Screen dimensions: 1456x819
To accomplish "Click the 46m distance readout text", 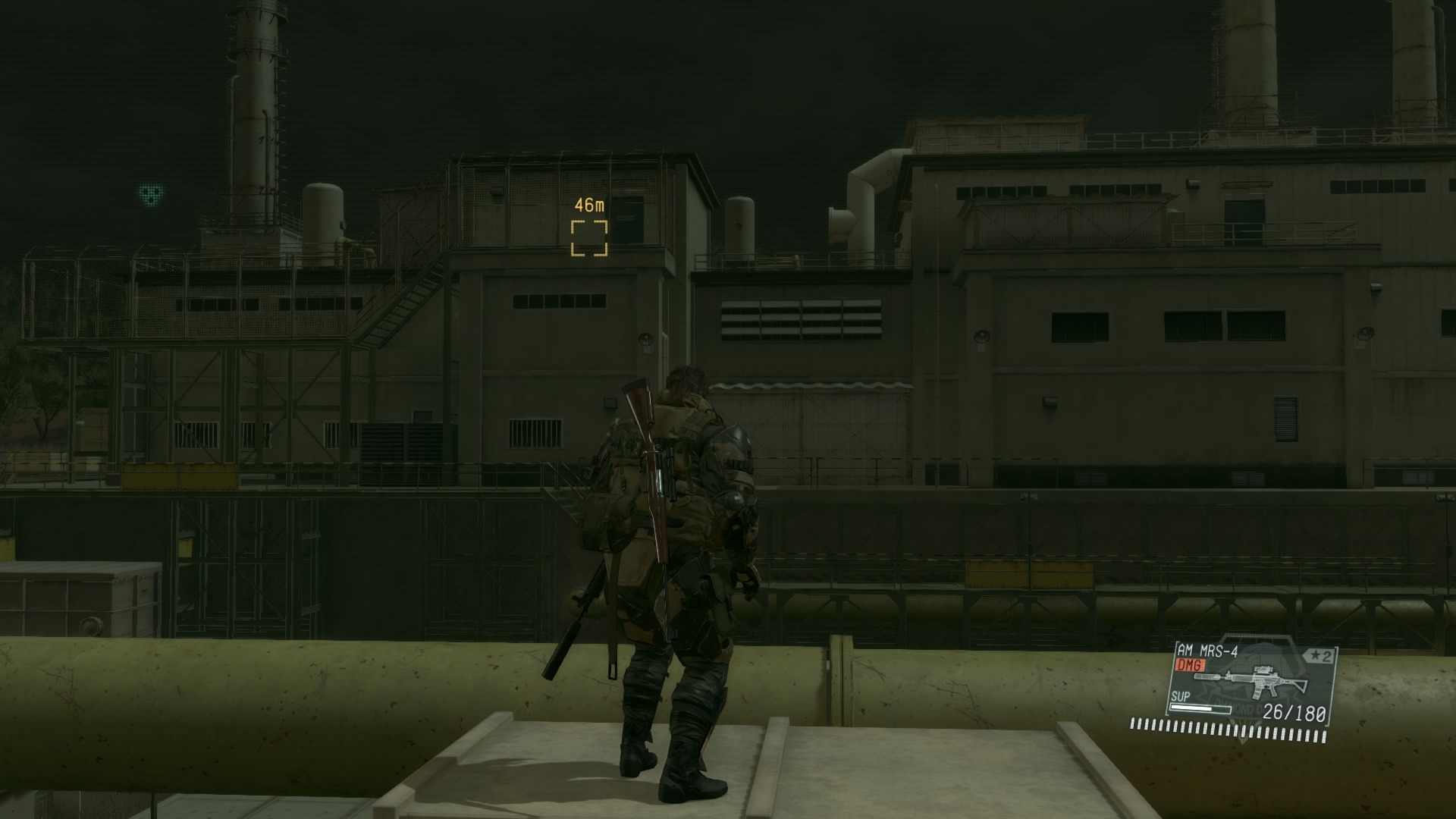I will click(x=588, y=203).
